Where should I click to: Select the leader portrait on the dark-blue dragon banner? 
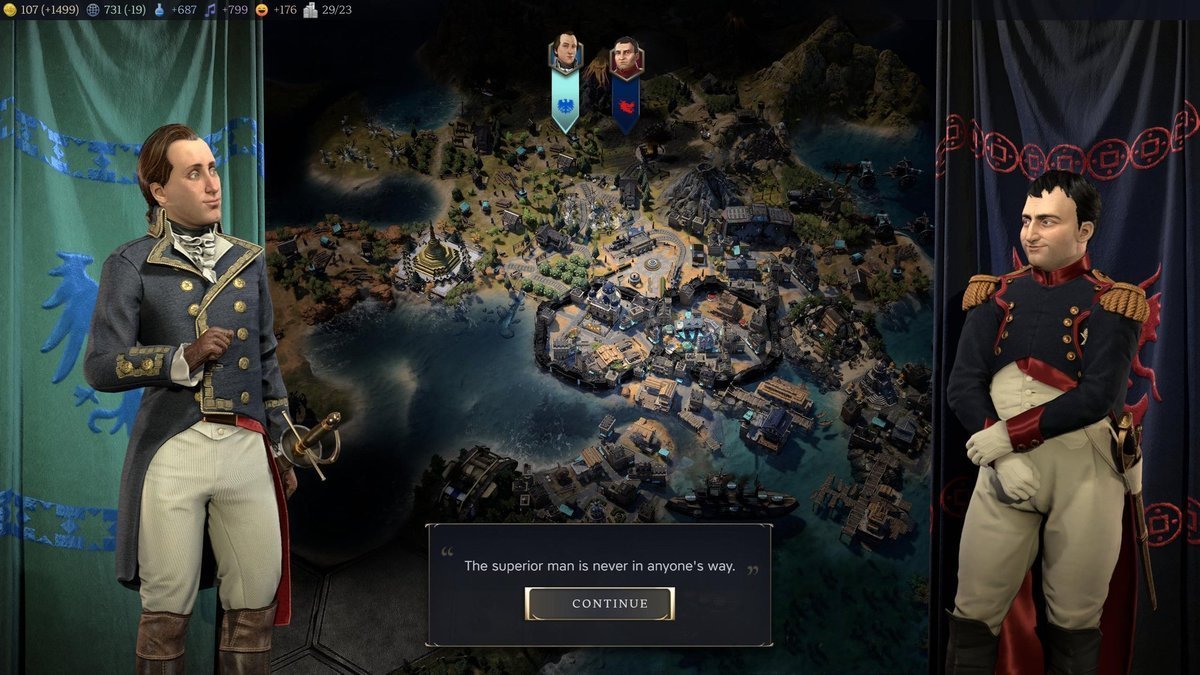[626, 57]
